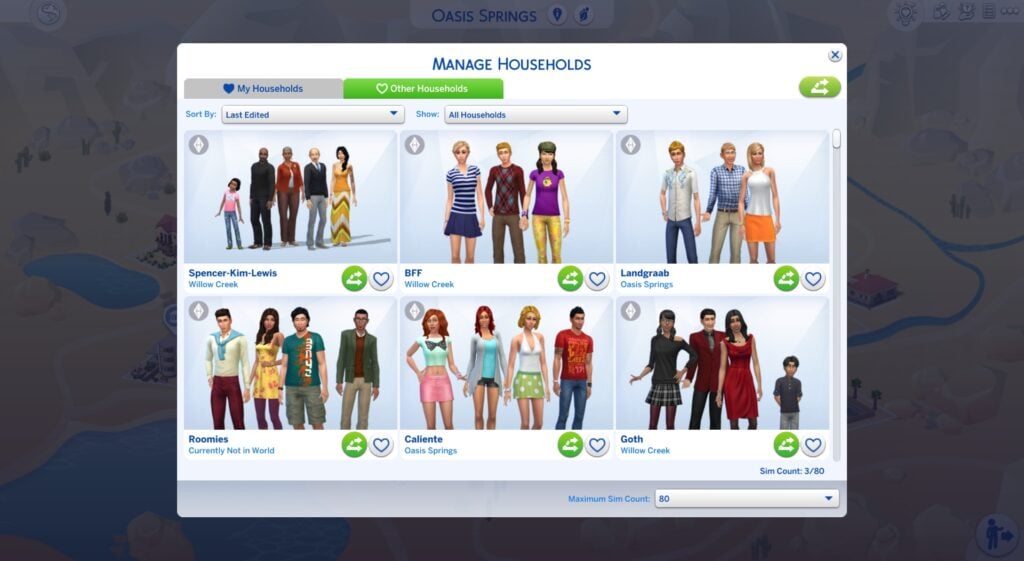Click the green transfer button for Spencer-Kim-Lewis
Viewport: 1024px width, 561px height.
point(354,279)
